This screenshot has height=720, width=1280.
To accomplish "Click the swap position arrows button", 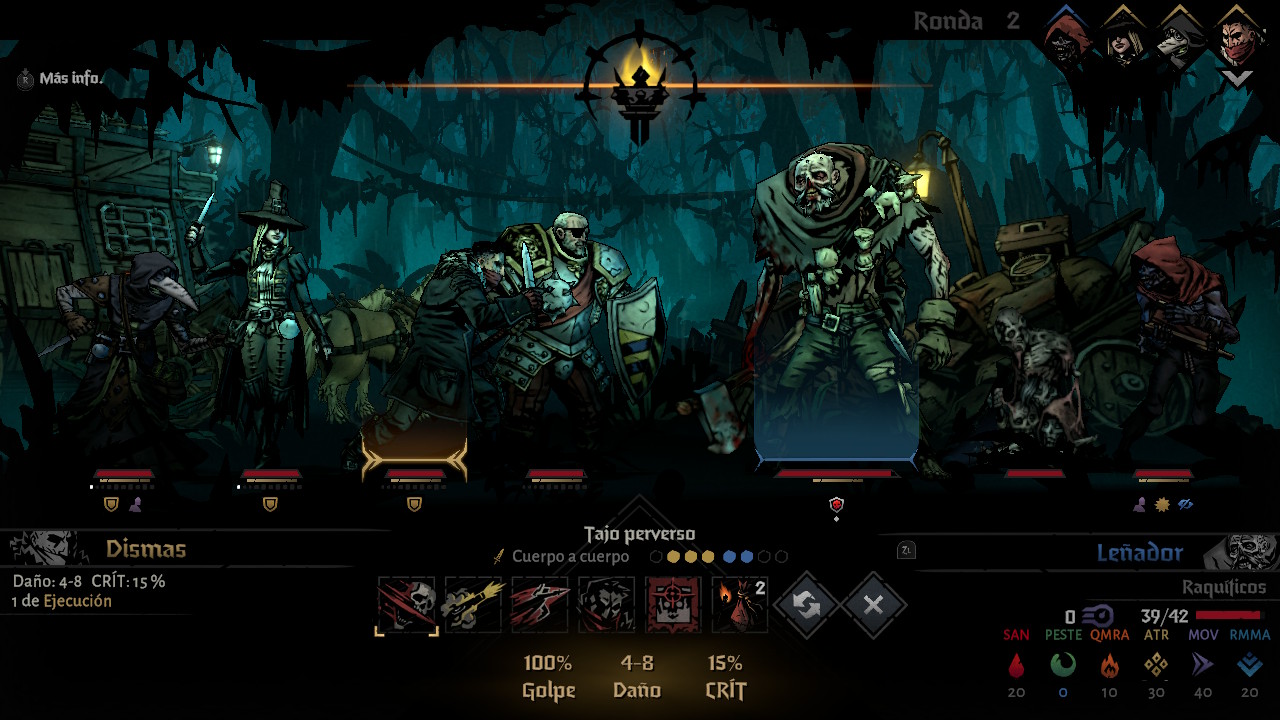I will (806, 604).
